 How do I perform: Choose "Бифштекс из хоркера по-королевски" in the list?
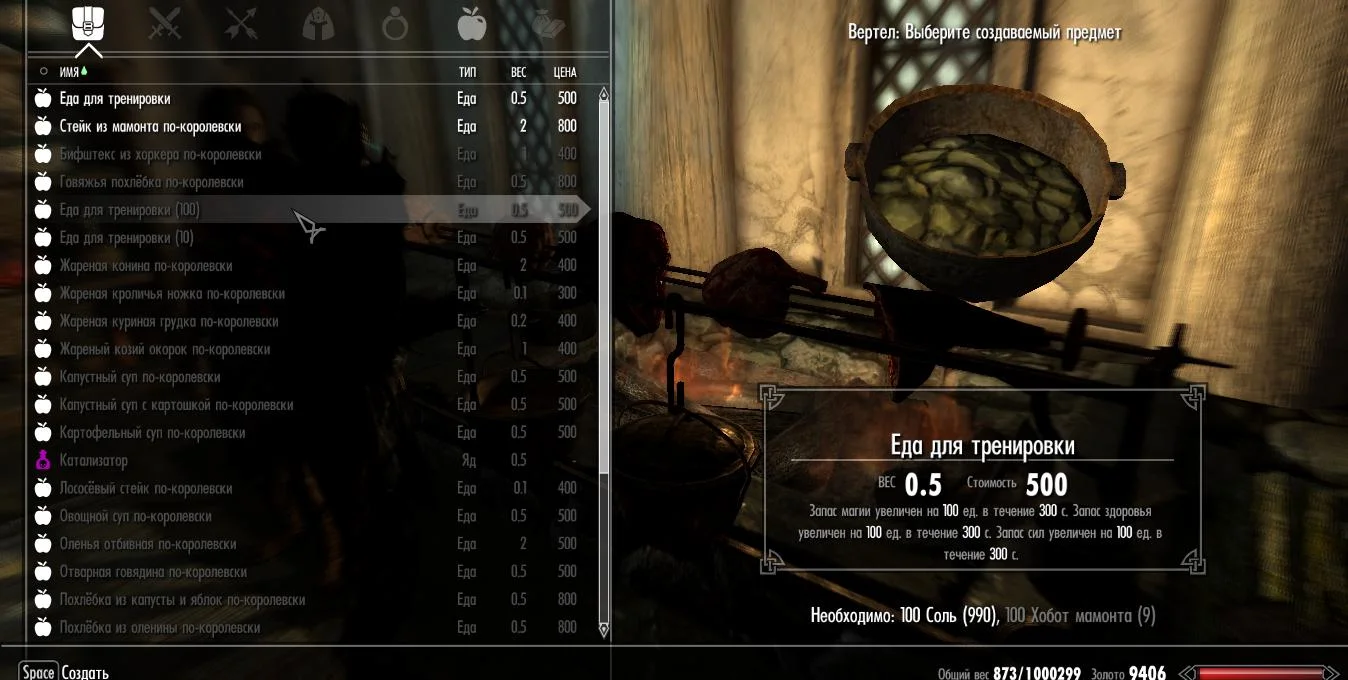(160, 155)
